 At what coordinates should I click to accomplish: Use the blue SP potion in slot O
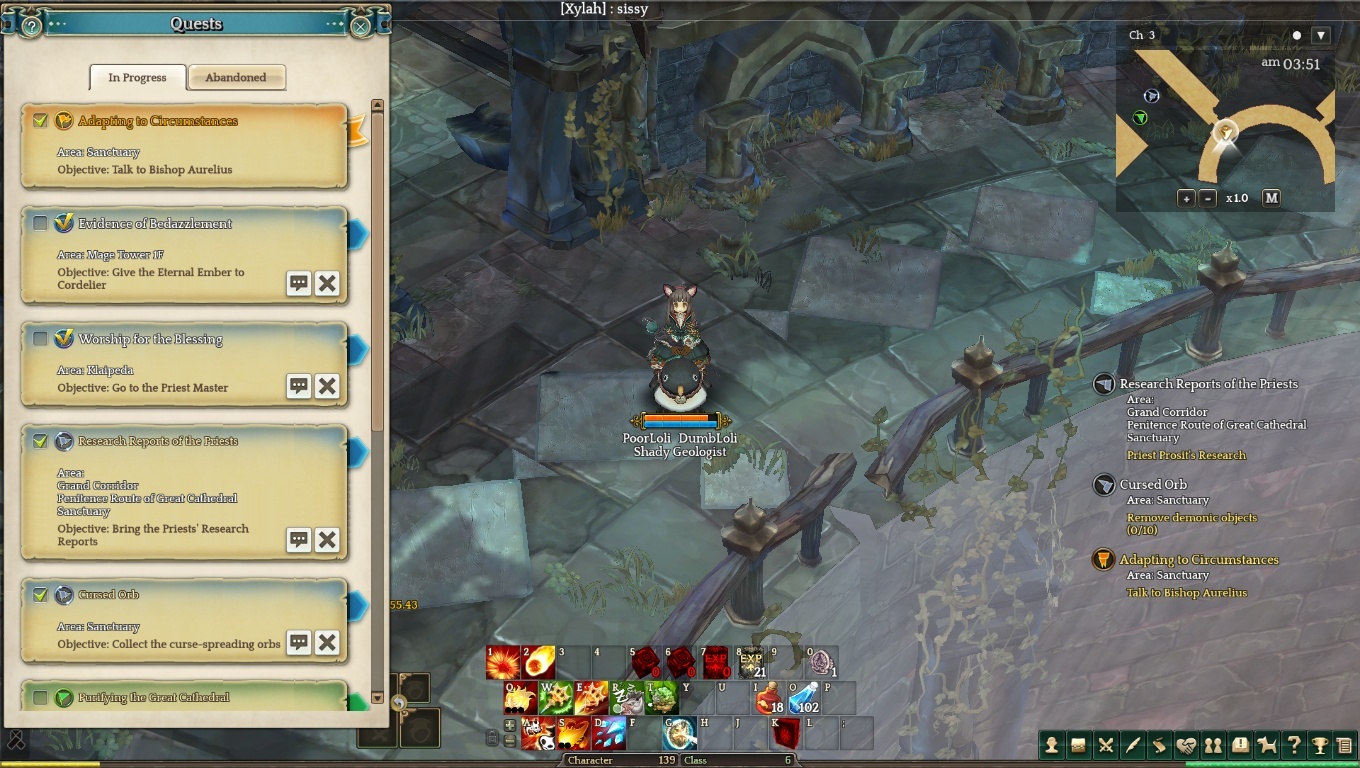pyautogui.click(x=804, y=698)
